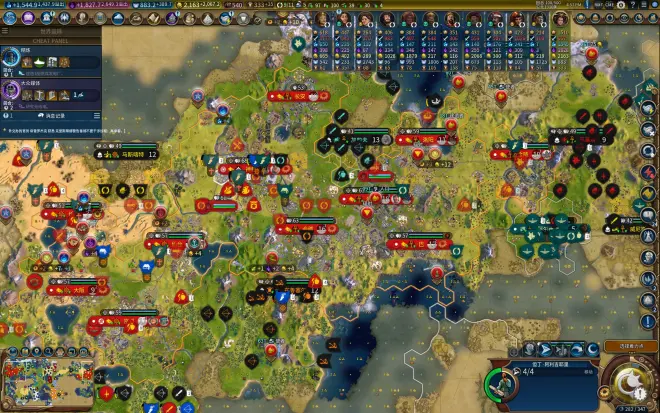Click the Cheat Panel header
The width and height of the screenshot is (660, 413).
coord(50,40)
